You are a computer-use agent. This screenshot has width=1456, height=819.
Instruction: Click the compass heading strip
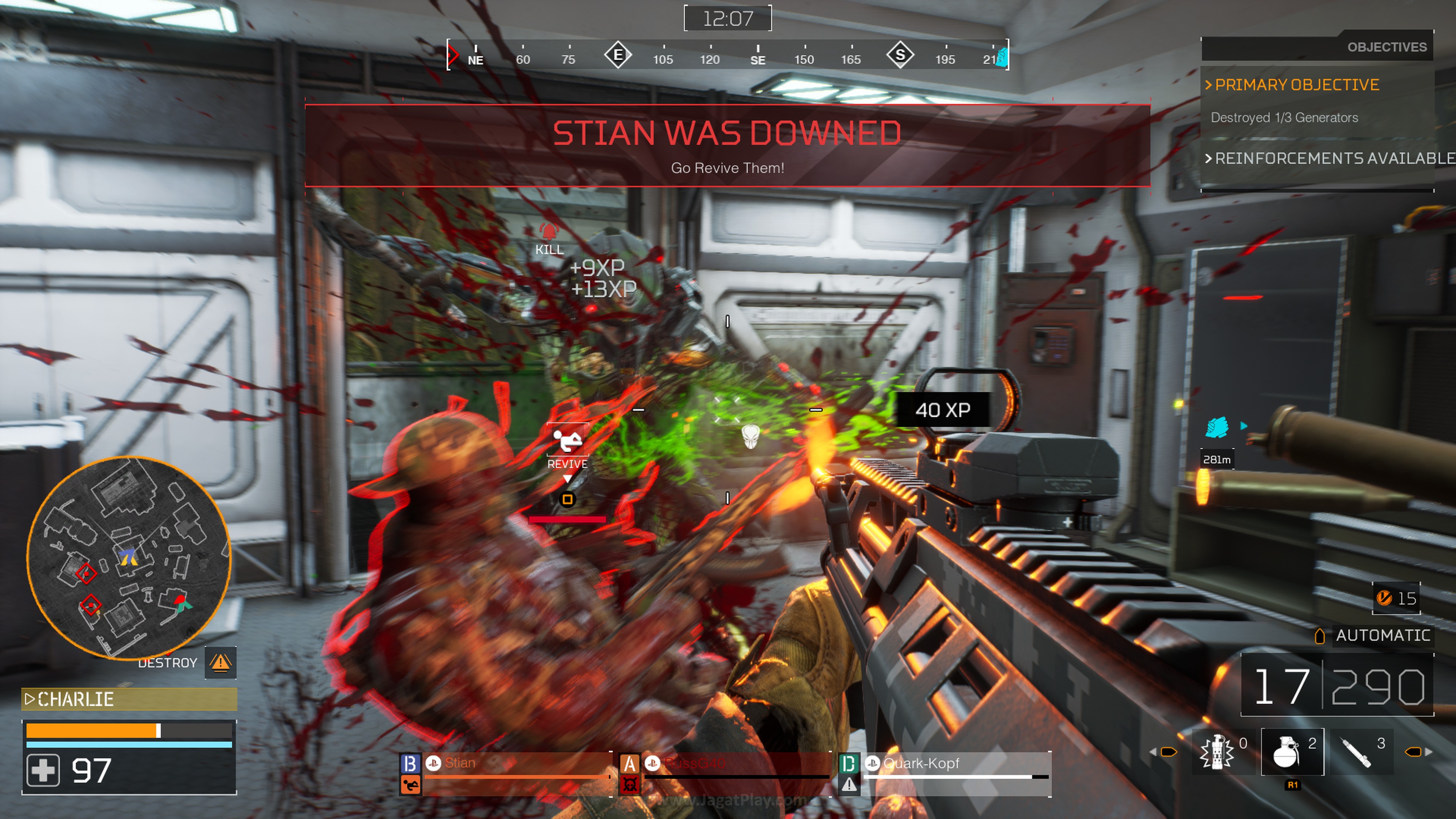(x=728, y=55)
